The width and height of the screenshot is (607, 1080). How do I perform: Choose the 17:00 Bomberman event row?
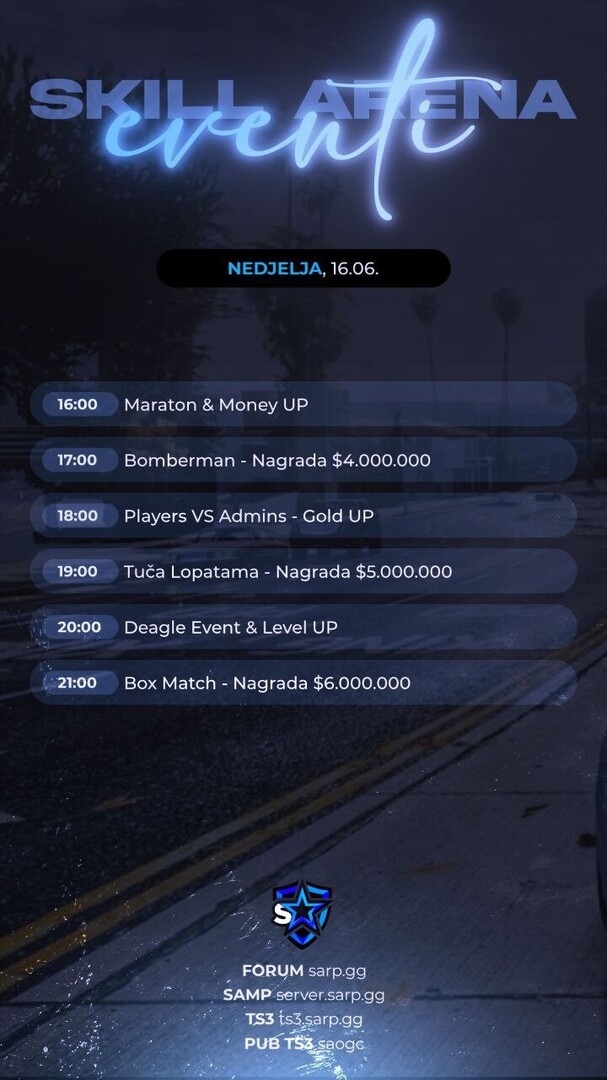coord(303,460)
